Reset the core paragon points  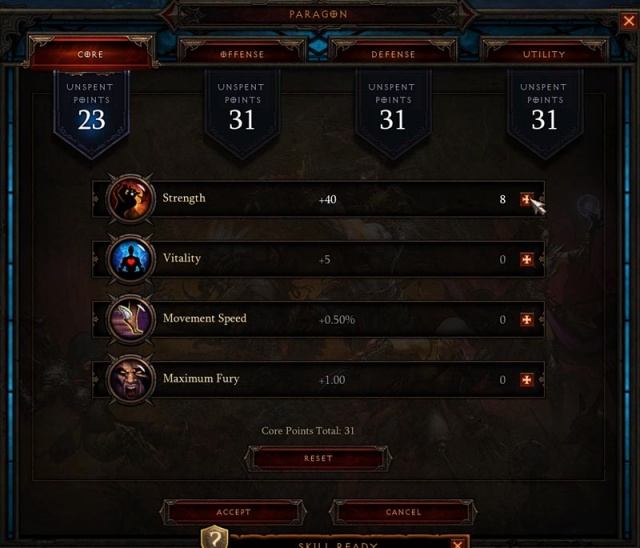318,458
